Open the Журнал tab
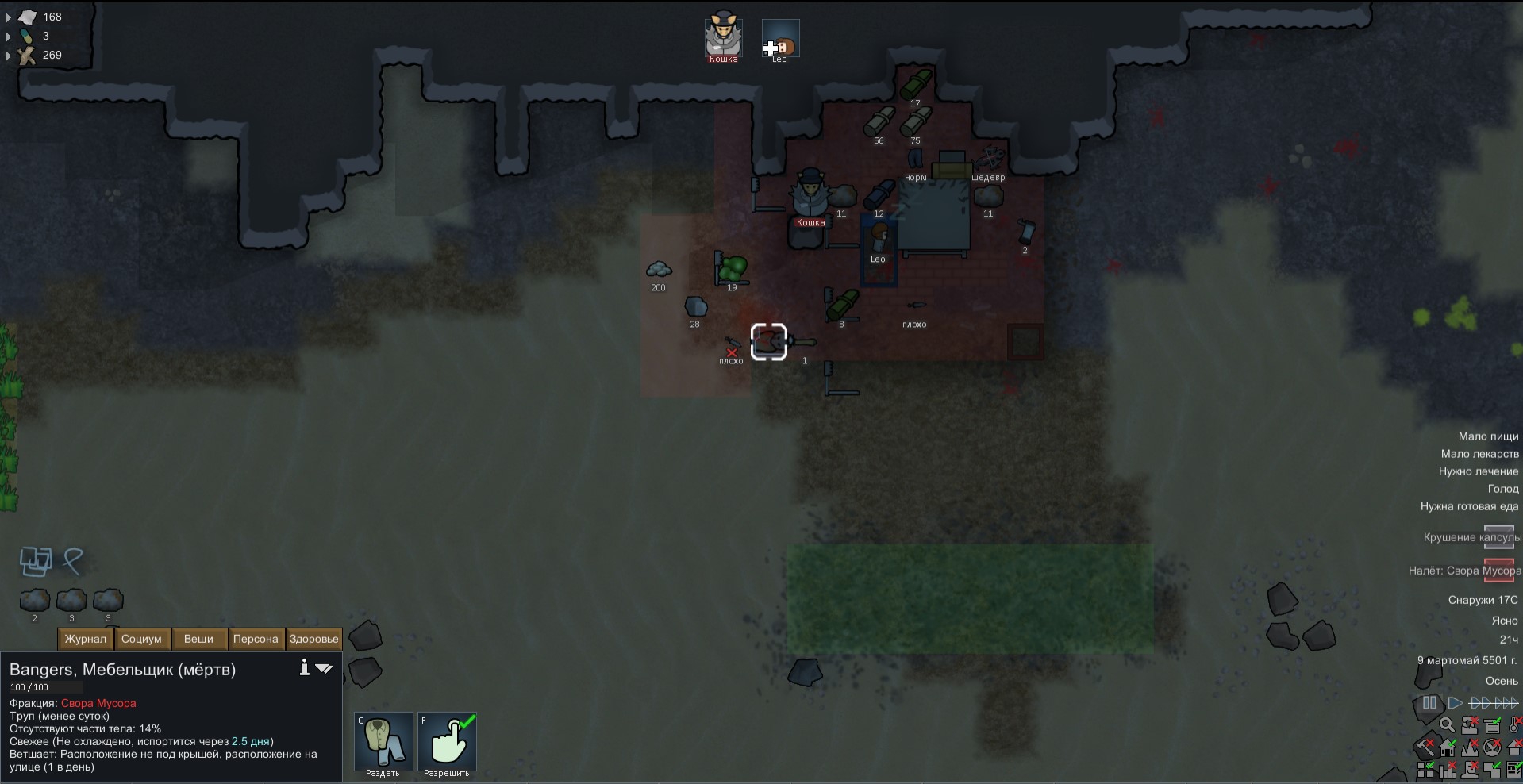The image size is (1523, 784). point(86,639)
